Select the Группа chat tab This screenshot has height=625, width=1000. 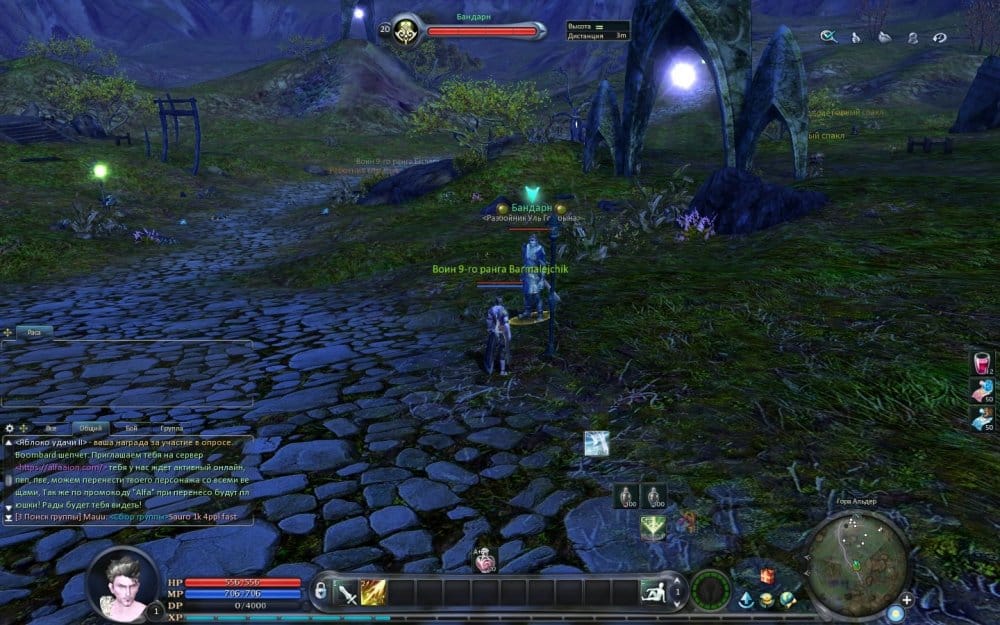point(172,428)
